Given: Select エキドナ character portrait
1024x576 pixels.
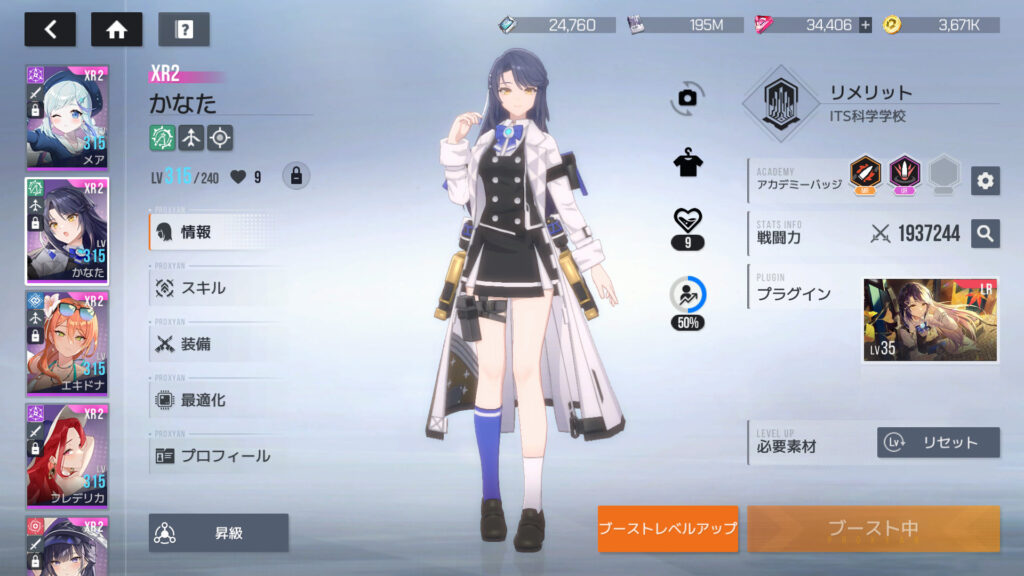Looking at the screenshot, I should [x=67, y=343].
